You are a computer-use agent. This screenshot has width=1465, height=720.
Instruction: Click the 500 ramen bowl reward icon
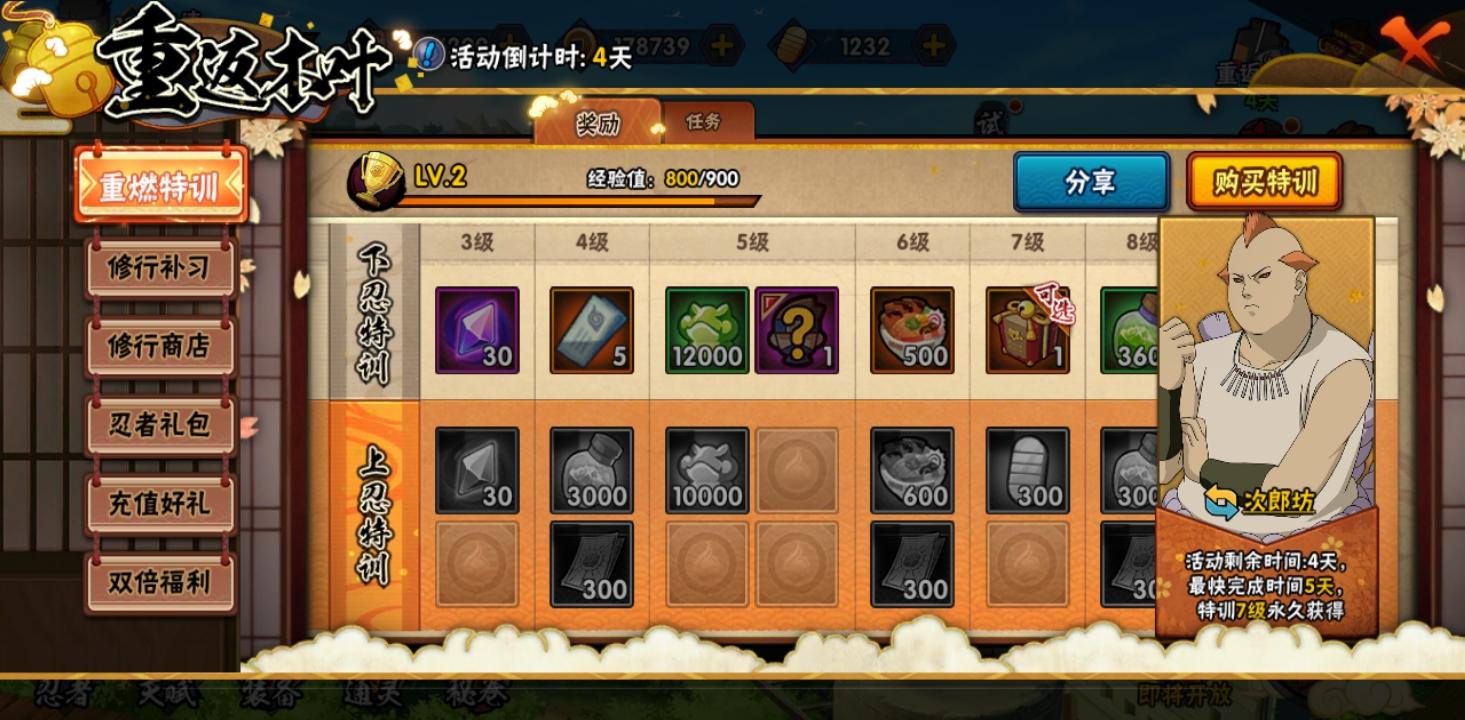pos(914,328)
